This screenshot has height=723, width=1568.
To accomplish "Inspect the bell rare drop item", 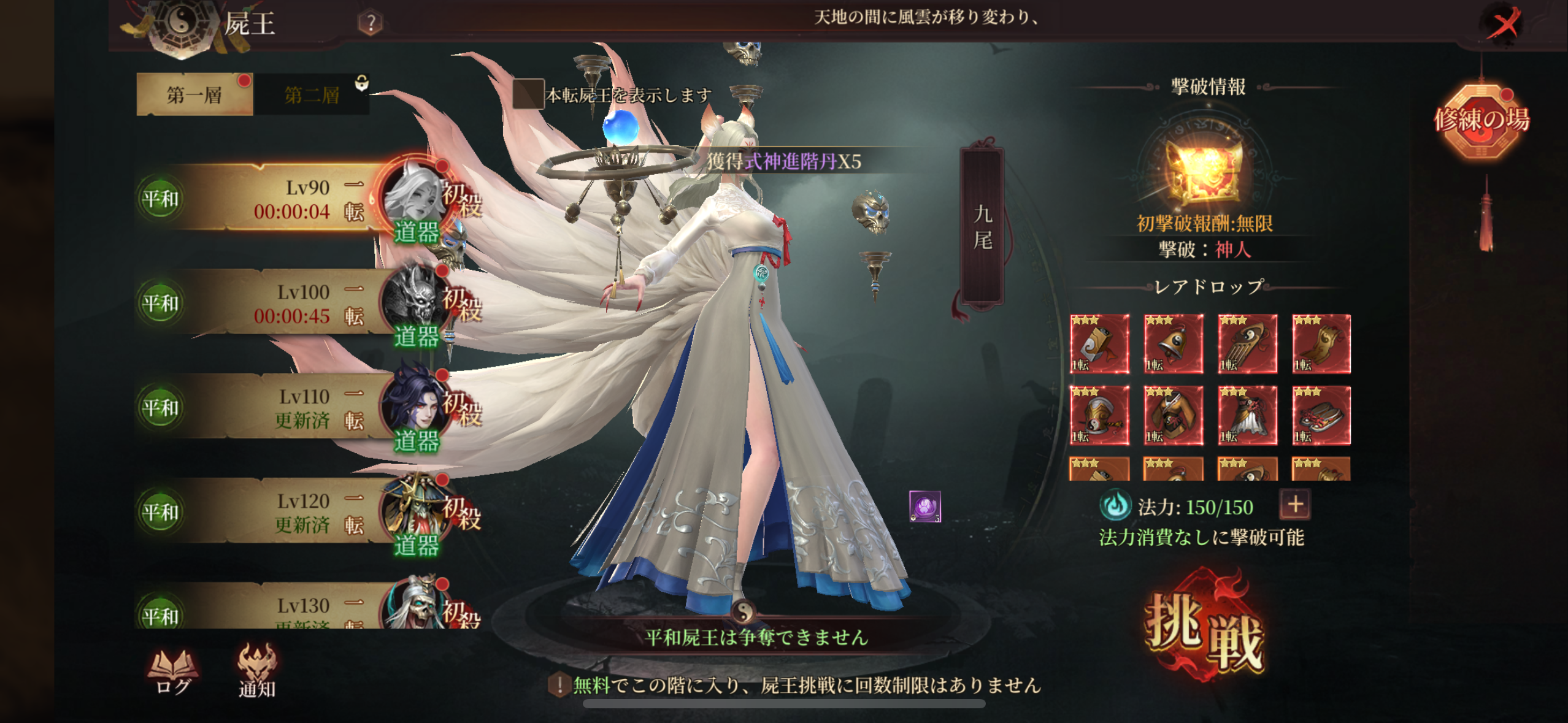I will click(1173, 344).
